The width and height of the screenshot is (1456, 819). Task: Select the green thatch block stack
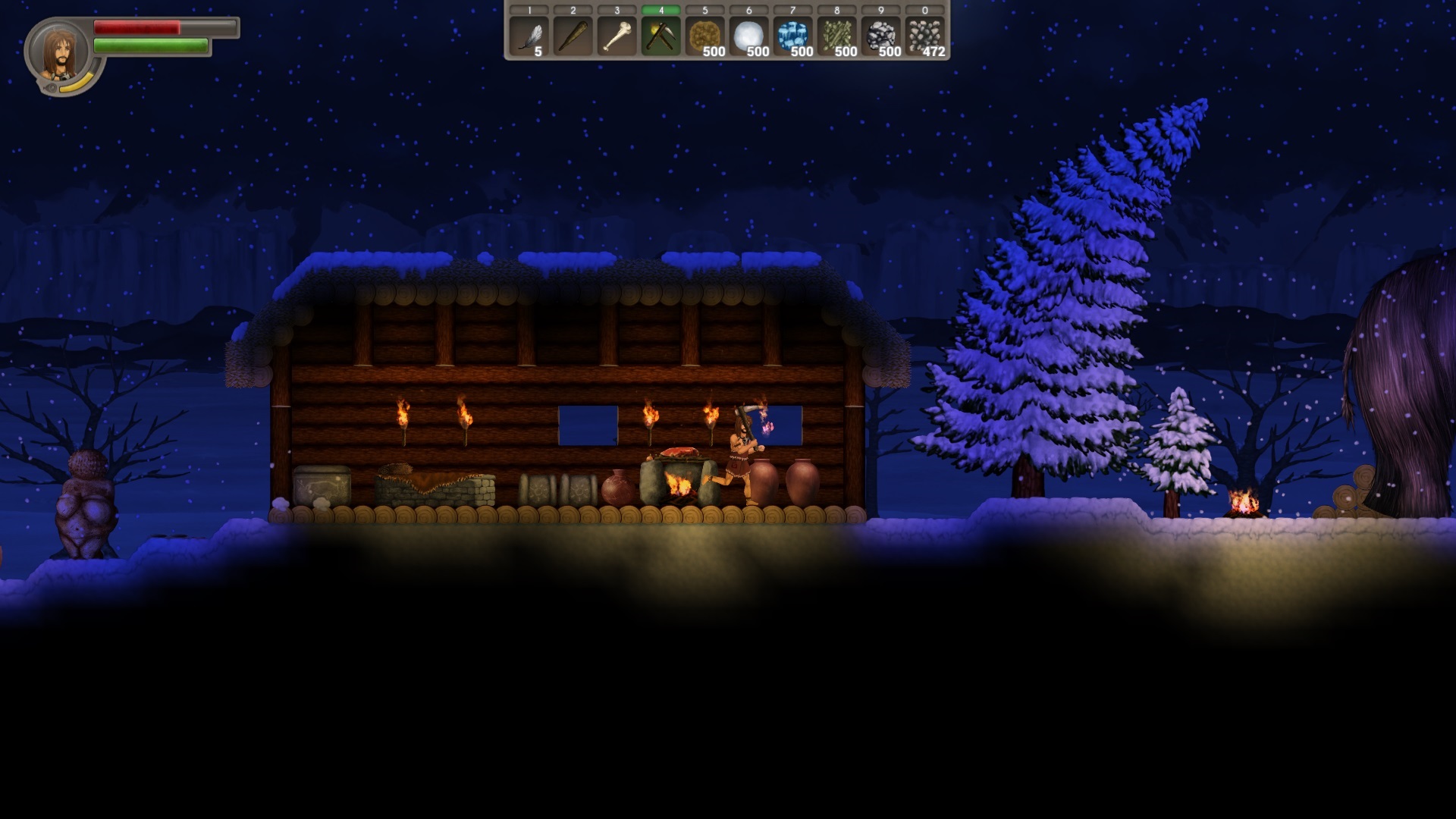tap(836, 36)
